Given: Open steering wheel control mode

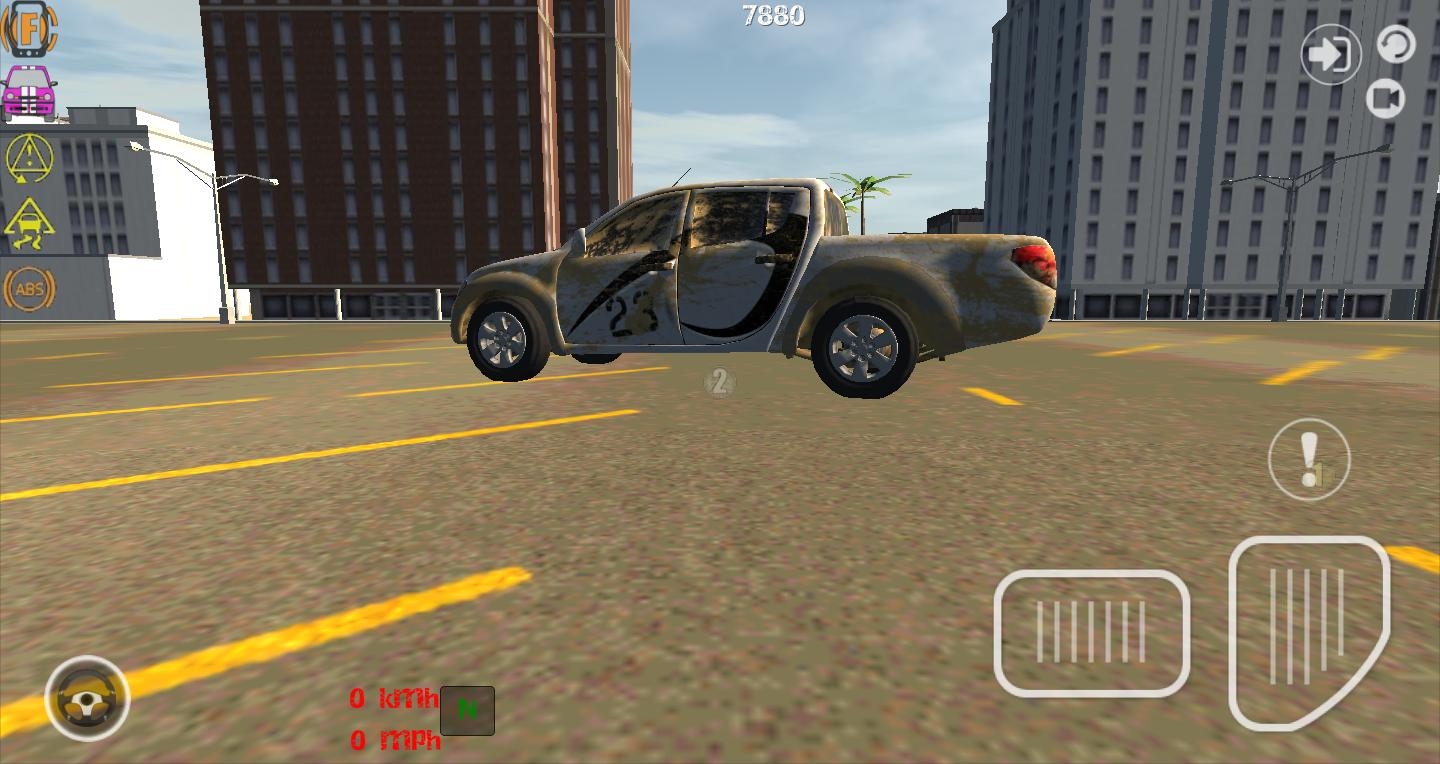Looking at the screenshot, I should pyautogui.click(x=85, y=700).
